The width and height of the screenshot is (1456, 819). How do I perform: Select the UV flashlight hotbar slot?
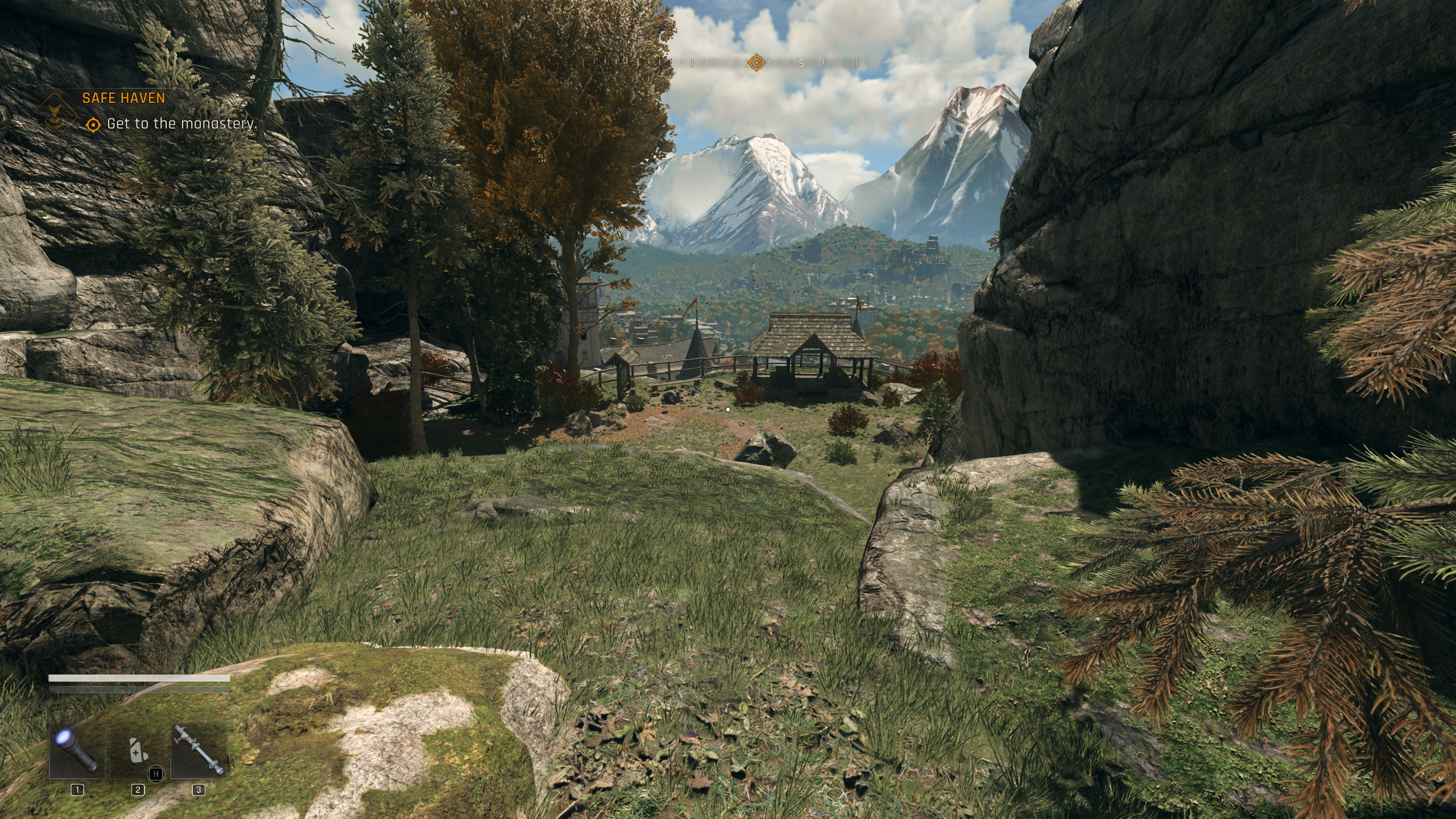[x=77, y=752]
